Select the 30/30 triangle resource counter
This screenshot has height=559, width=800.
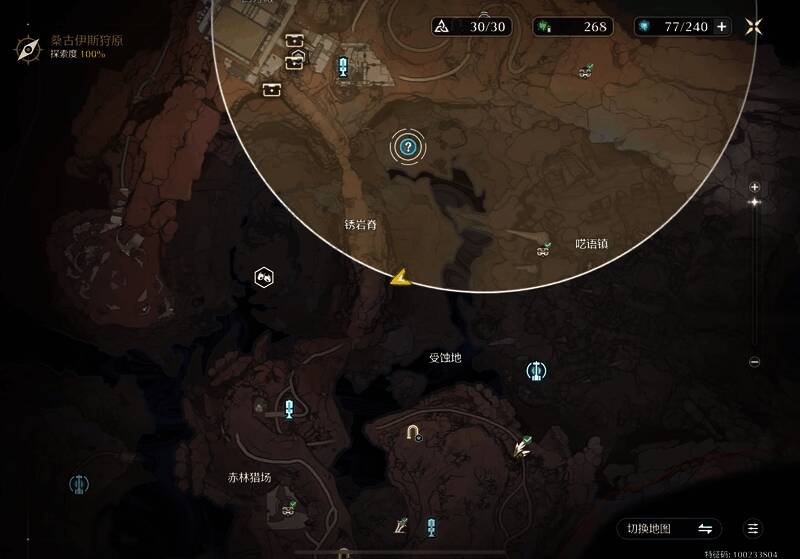pyautogui.click(x=471, y=27)
